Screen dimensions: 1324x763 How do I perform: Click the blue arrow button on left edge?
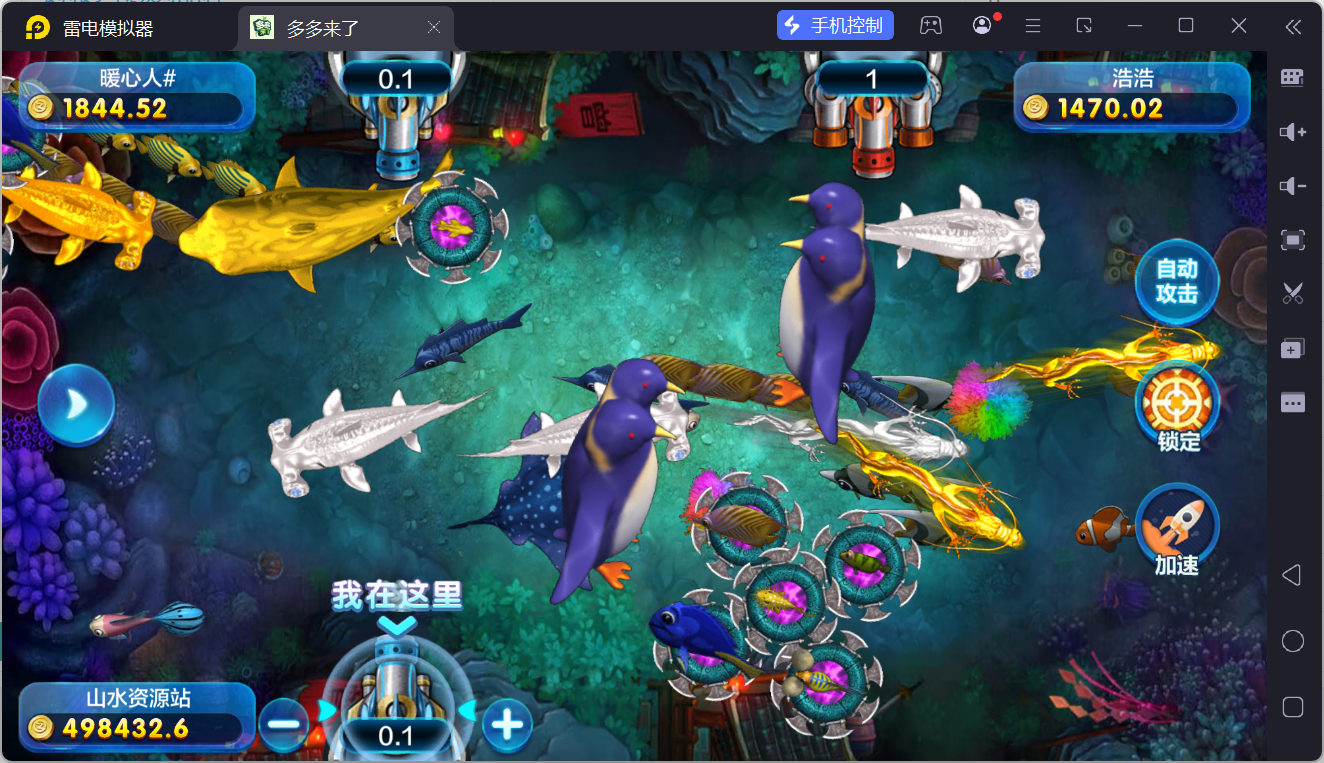point(75,403)
